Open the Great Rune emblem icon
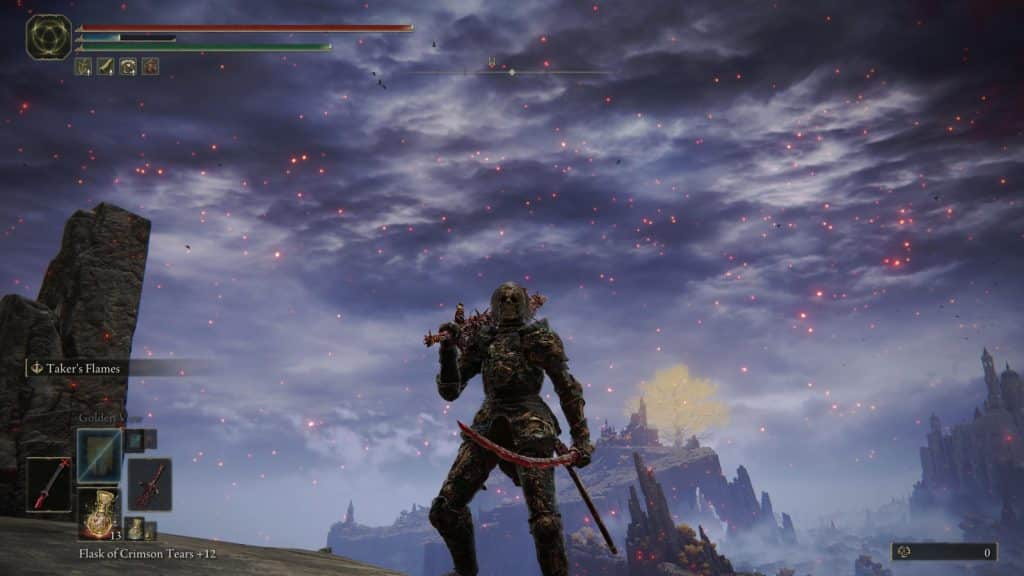1024x576 pixels. point(48,37)
